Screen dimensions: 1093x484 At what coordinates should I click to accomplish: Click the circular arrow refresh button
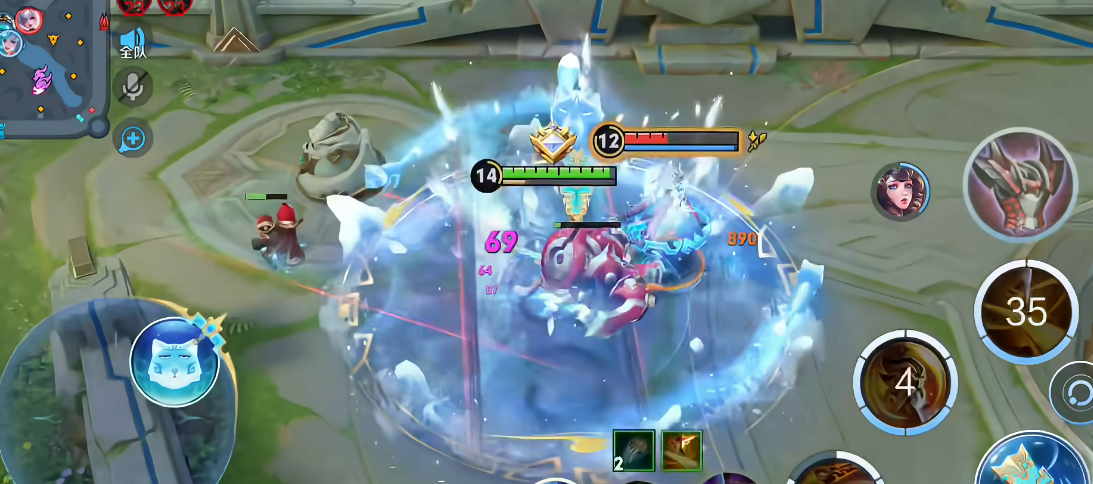point(1074,391)
